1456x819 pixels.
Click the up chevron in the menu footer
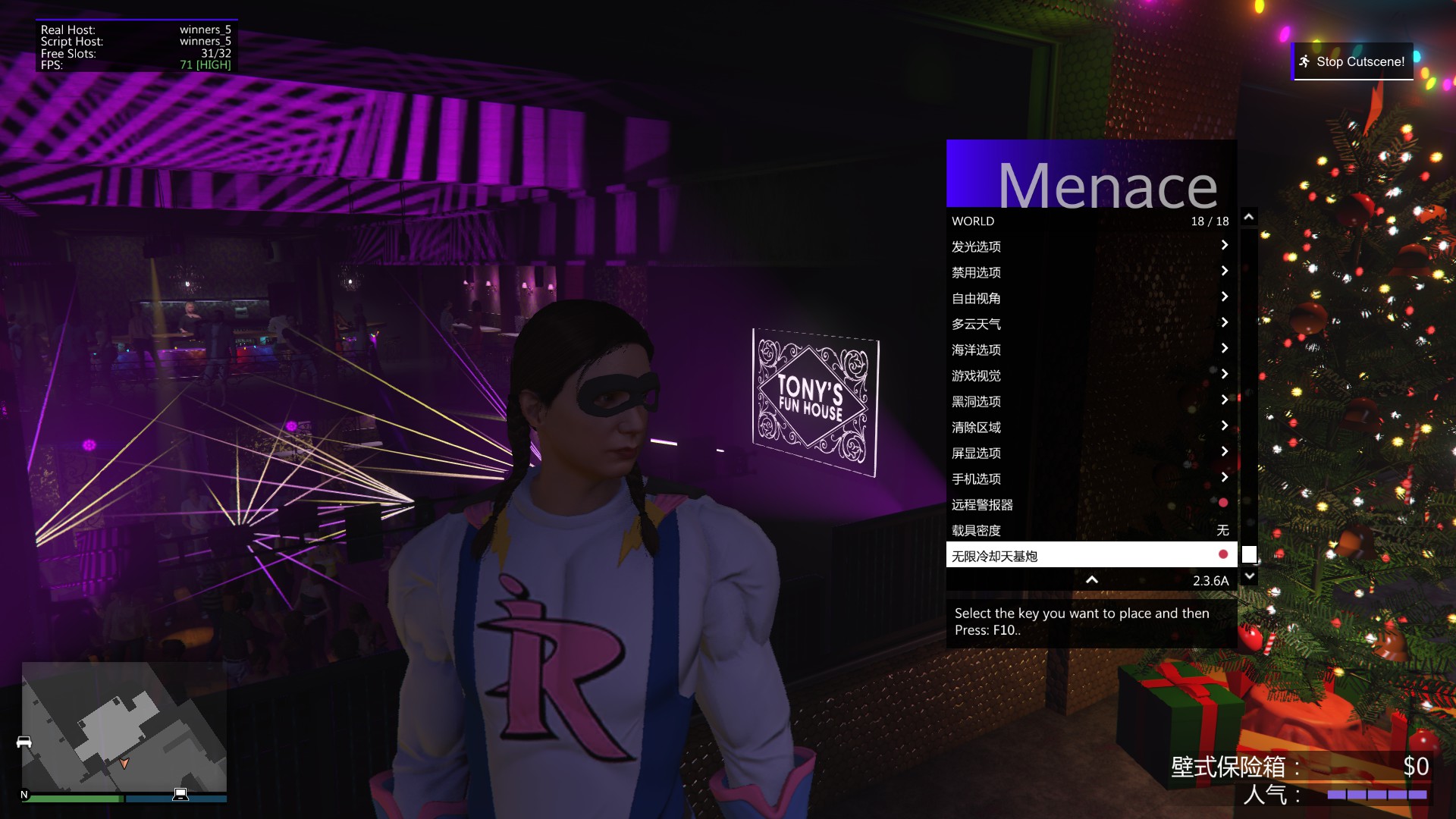pyautogui.click(x=1092, y=580)
